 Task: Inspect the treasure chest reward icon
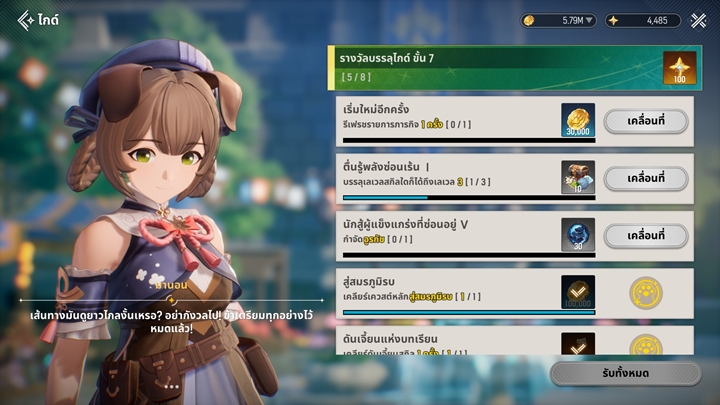click(578, 178)
